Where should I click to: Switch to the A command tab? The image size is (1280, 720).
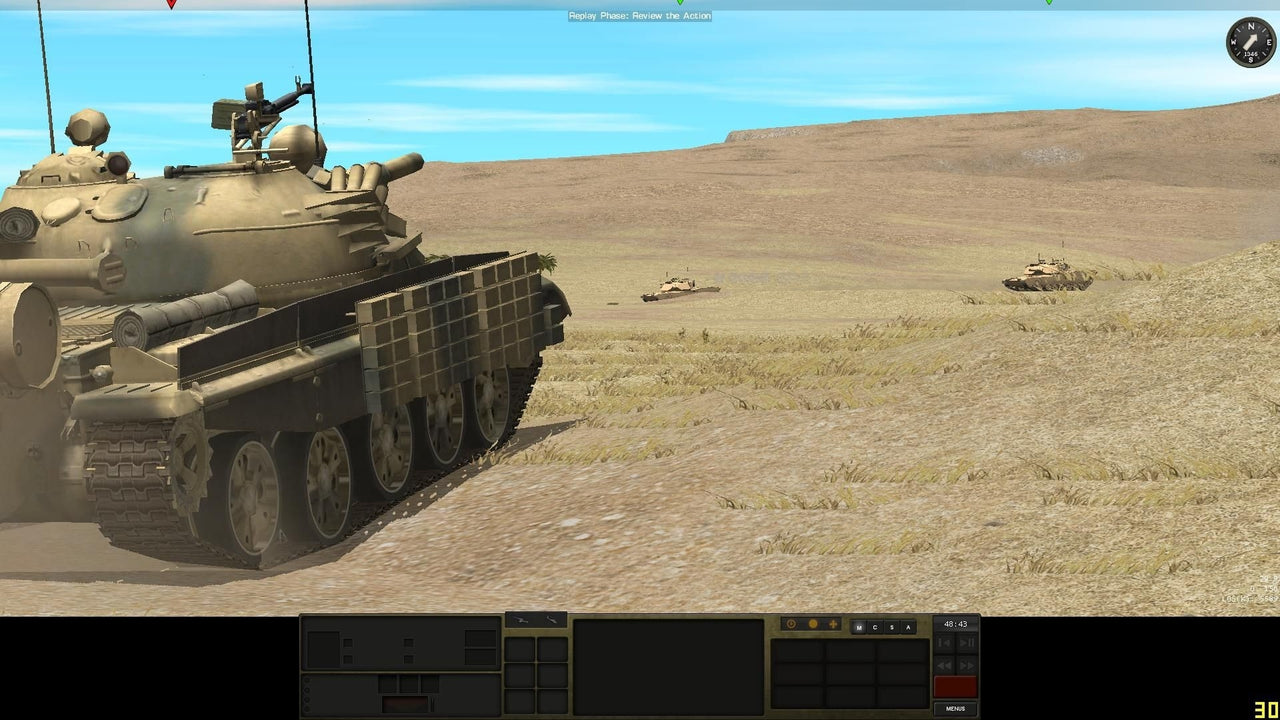(907, 626)
